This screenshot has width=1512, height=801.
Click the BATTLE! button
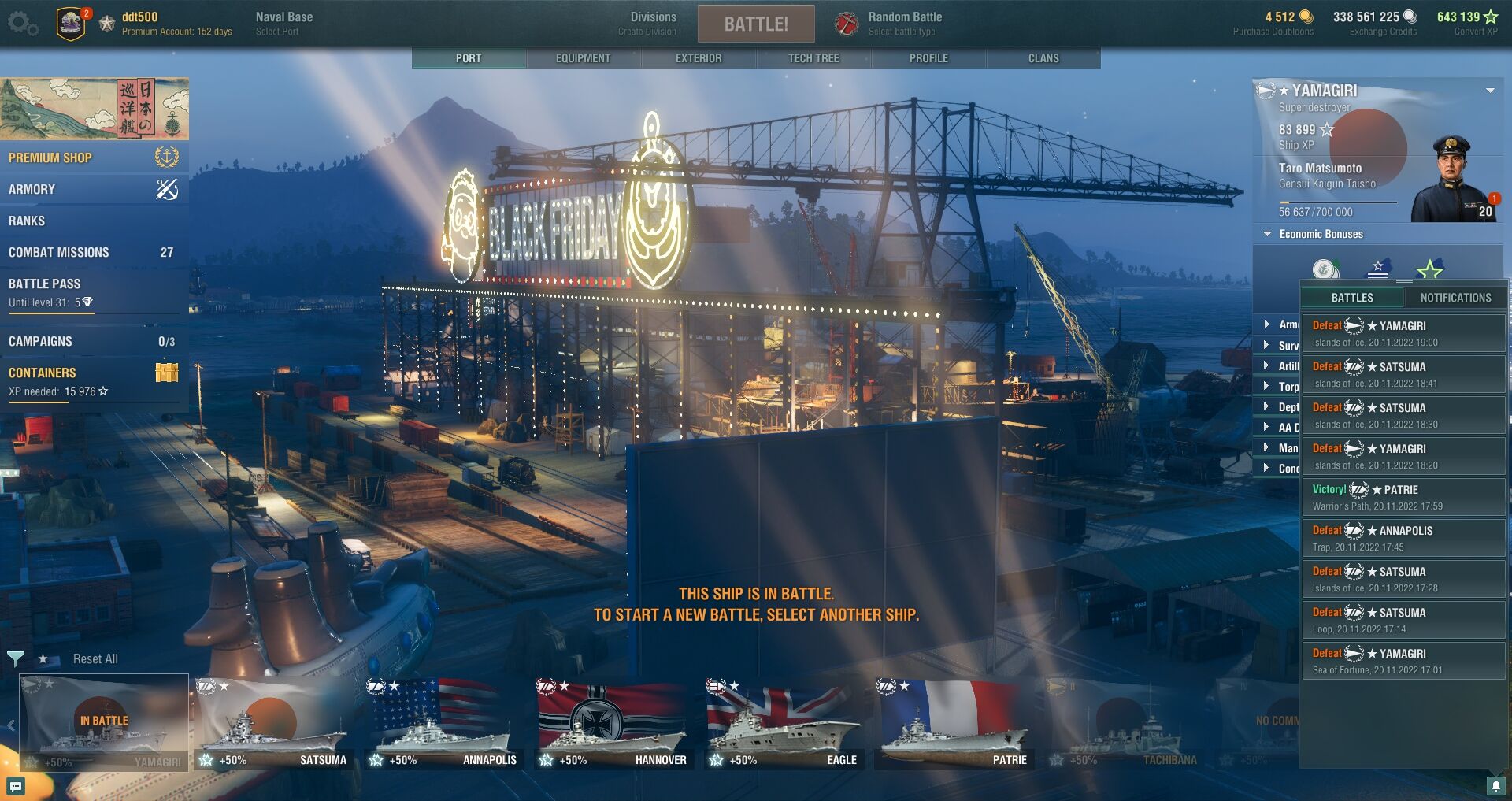point(755,24)
